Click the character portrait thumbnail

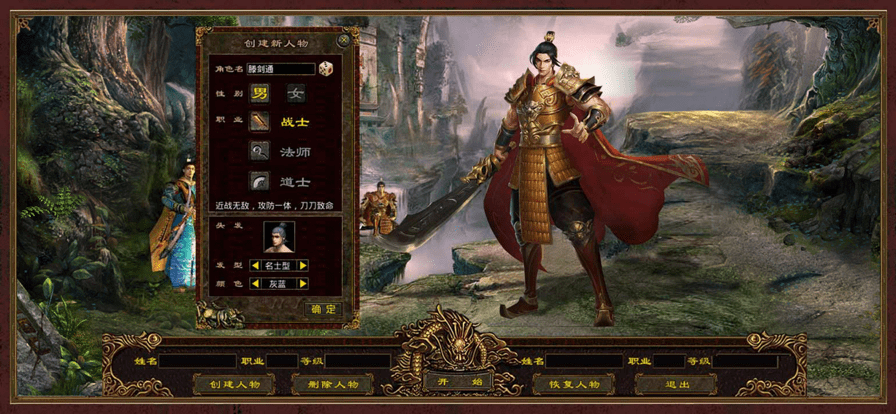[279, 236]
